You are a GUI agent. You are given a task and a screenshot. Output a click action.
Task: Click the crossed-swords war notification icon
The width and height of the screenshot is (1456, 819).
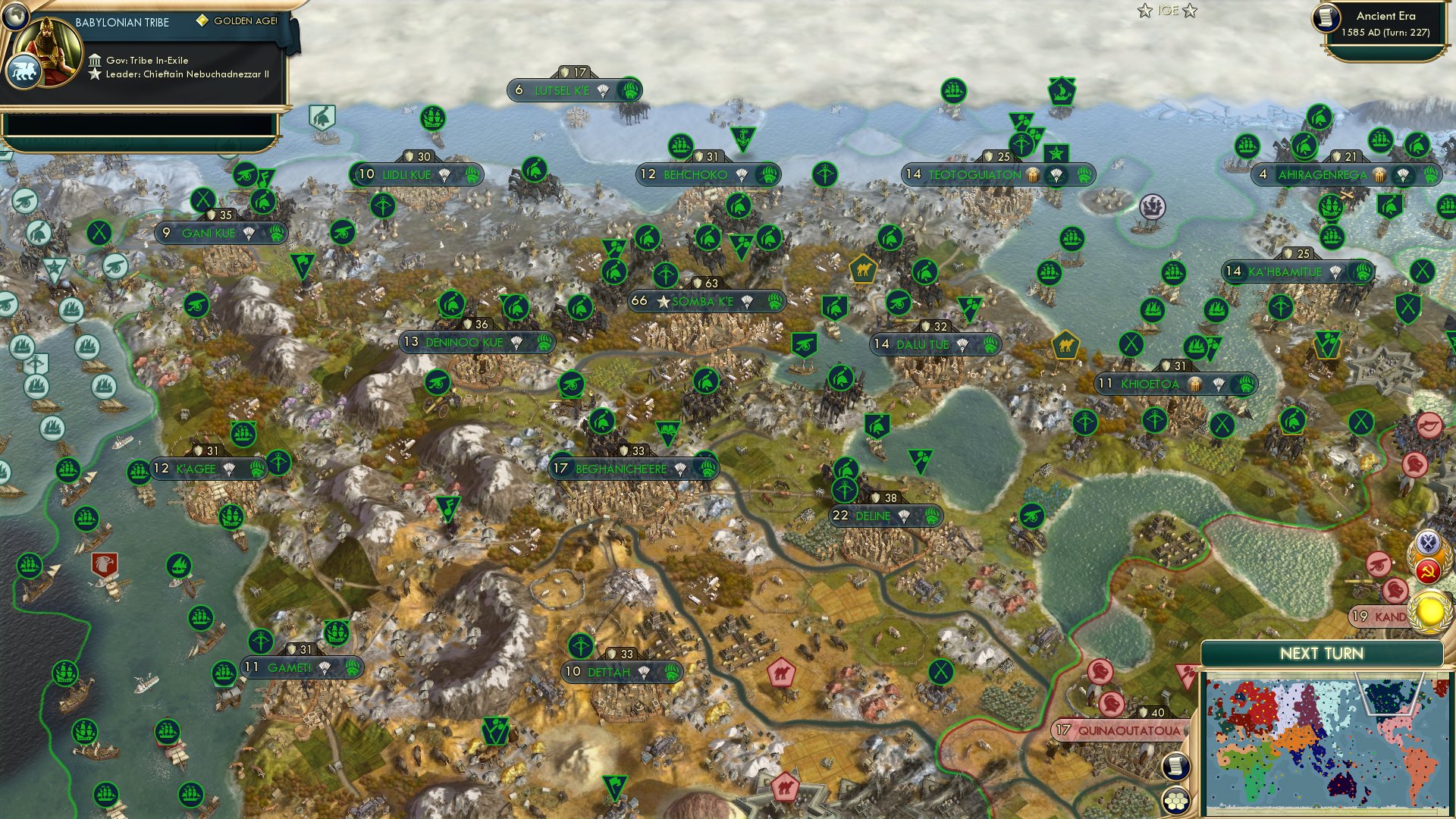pos(1427,543)
